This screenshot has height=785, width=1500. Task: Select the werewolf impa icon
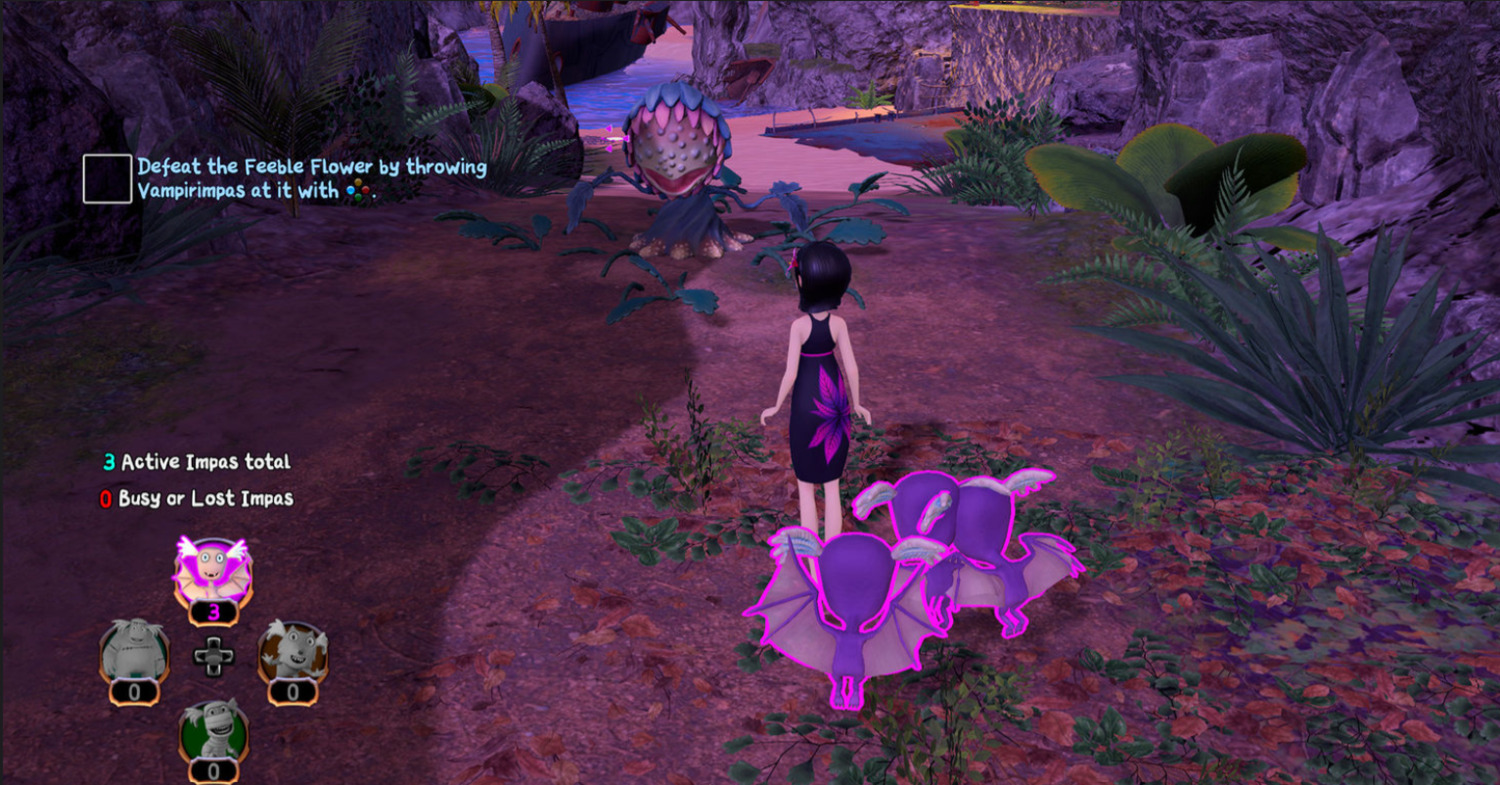tap(293, 651)
